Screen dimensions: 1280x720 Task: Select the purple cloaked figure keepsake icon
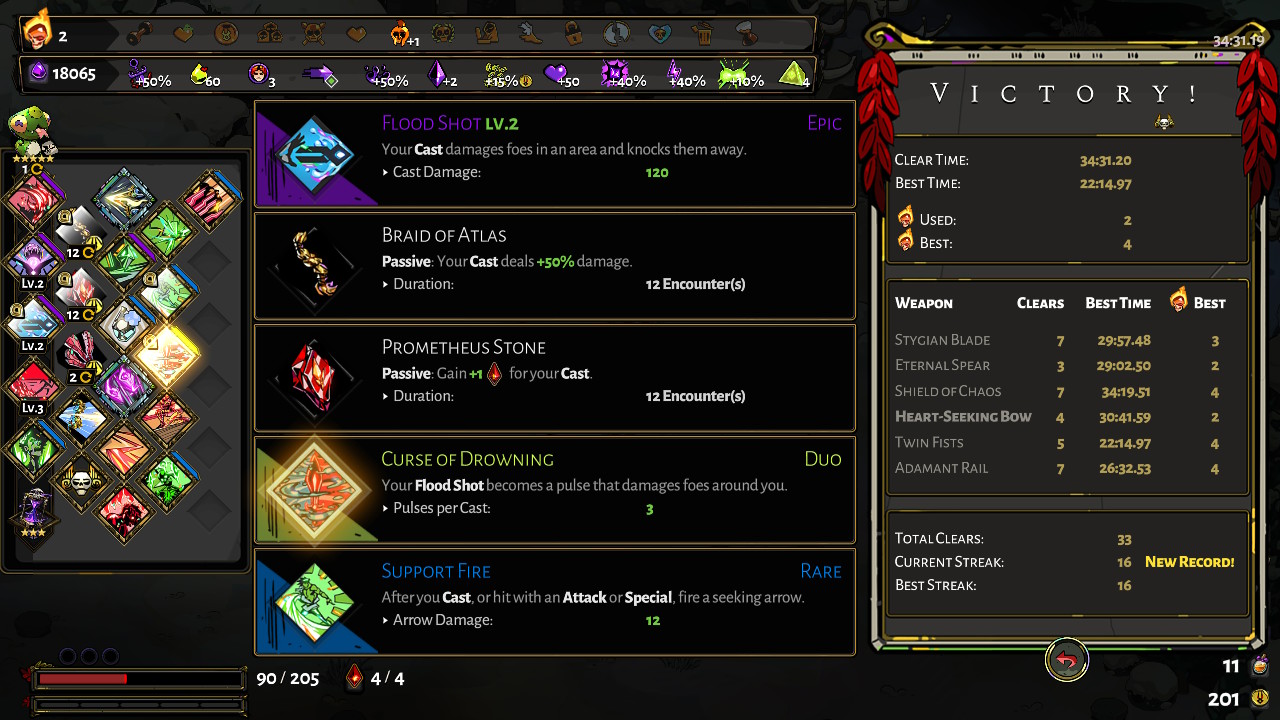coord(37,510)
